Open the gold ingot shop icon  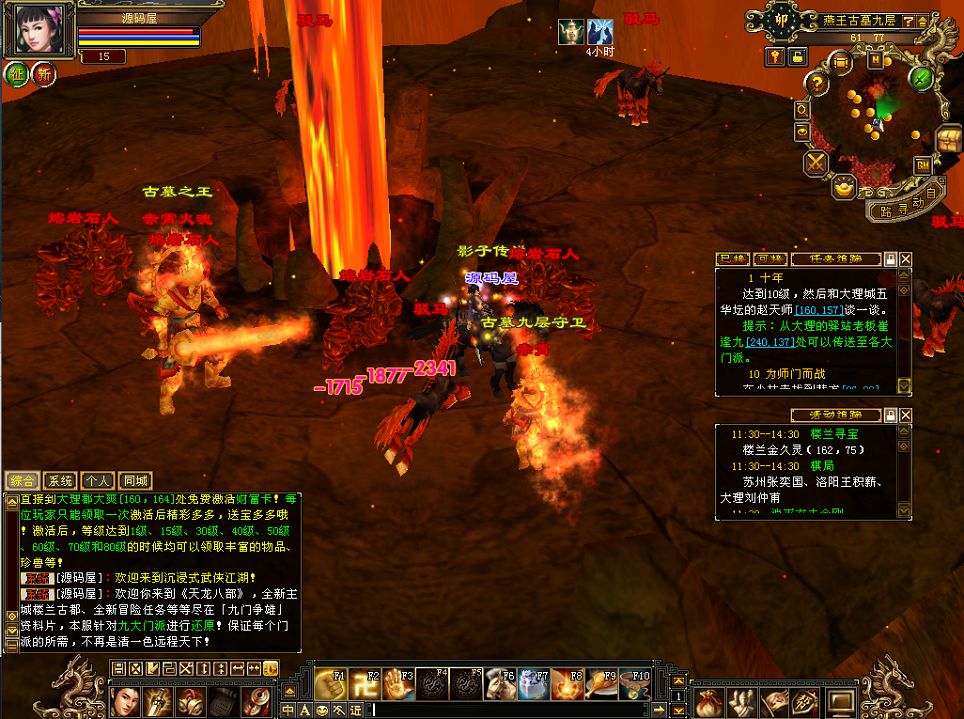[x=845, y=186]
